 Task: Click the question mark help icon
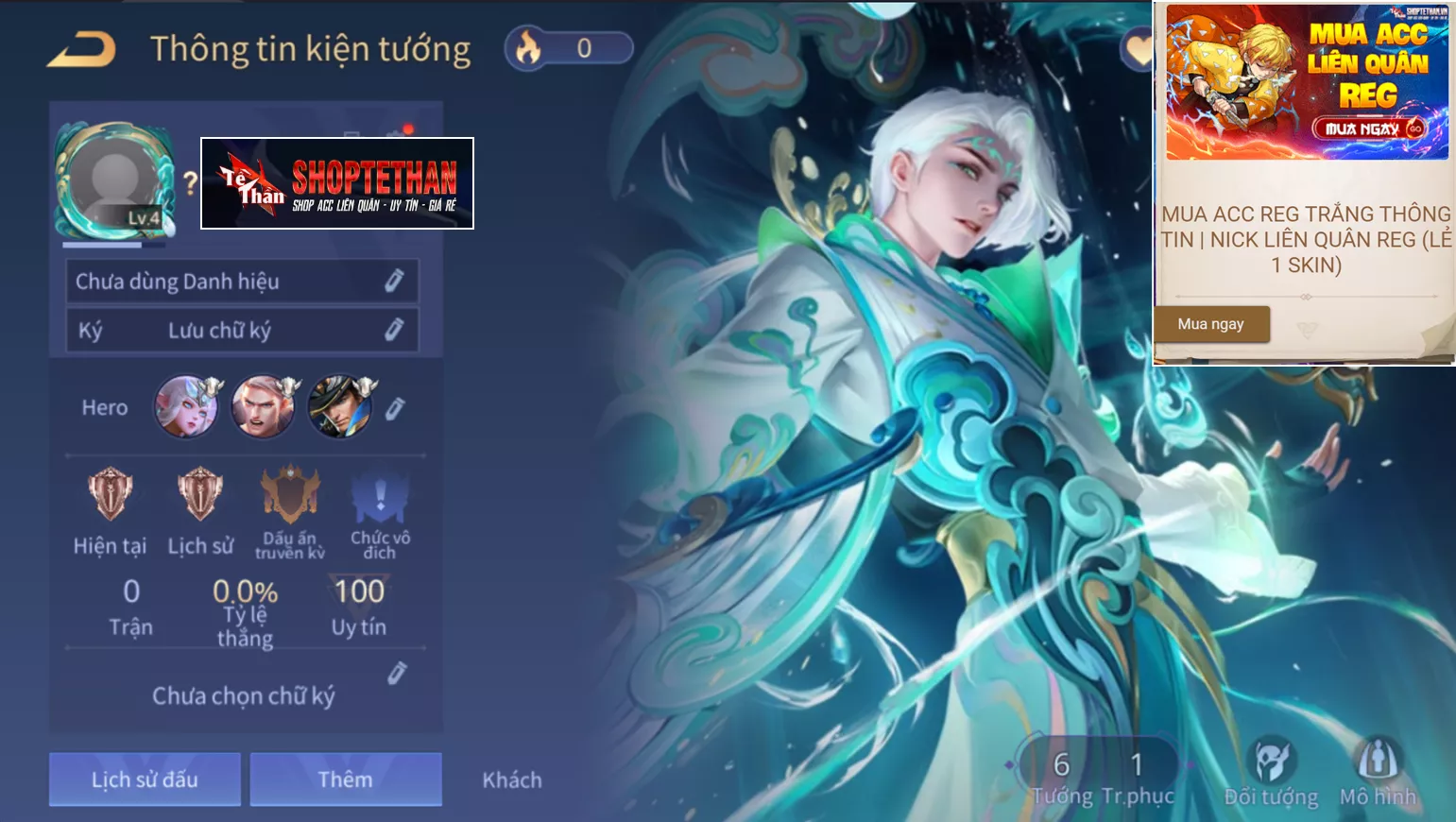tap(190, 182)
